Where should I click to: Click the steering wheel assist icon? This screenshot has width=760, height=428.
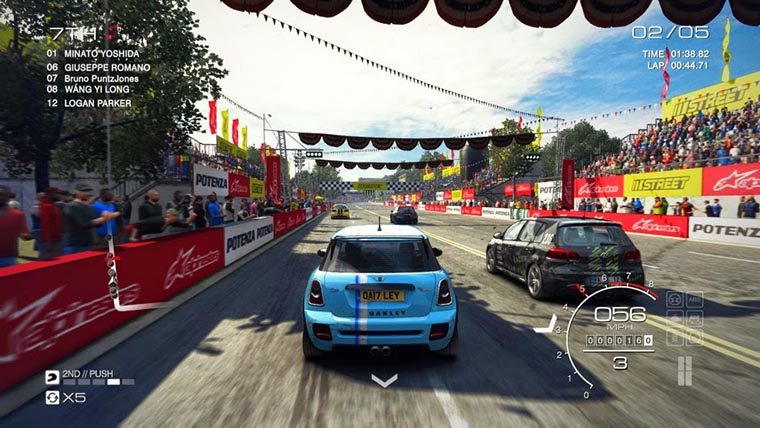[x=674, y=299]
